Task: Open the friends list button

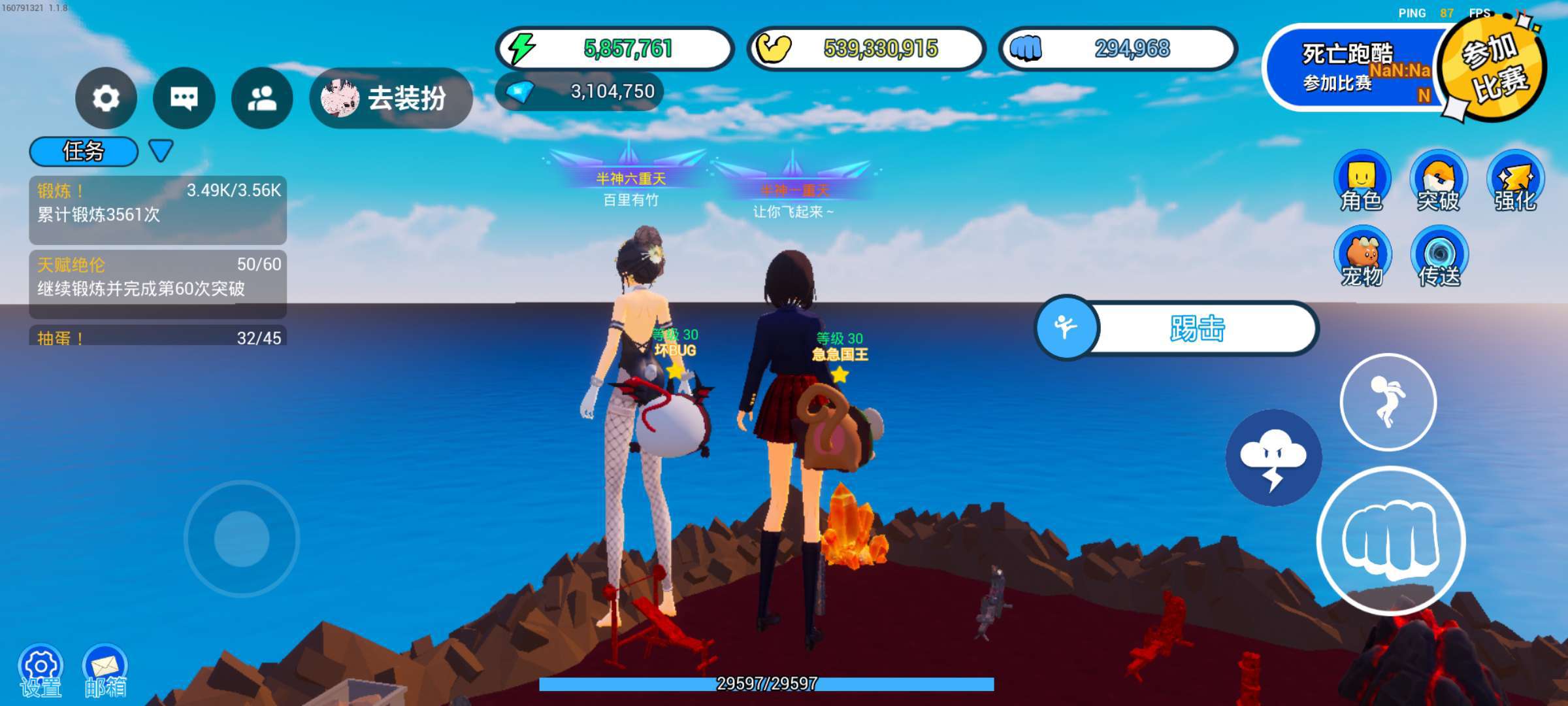Action: pos(262,98)
